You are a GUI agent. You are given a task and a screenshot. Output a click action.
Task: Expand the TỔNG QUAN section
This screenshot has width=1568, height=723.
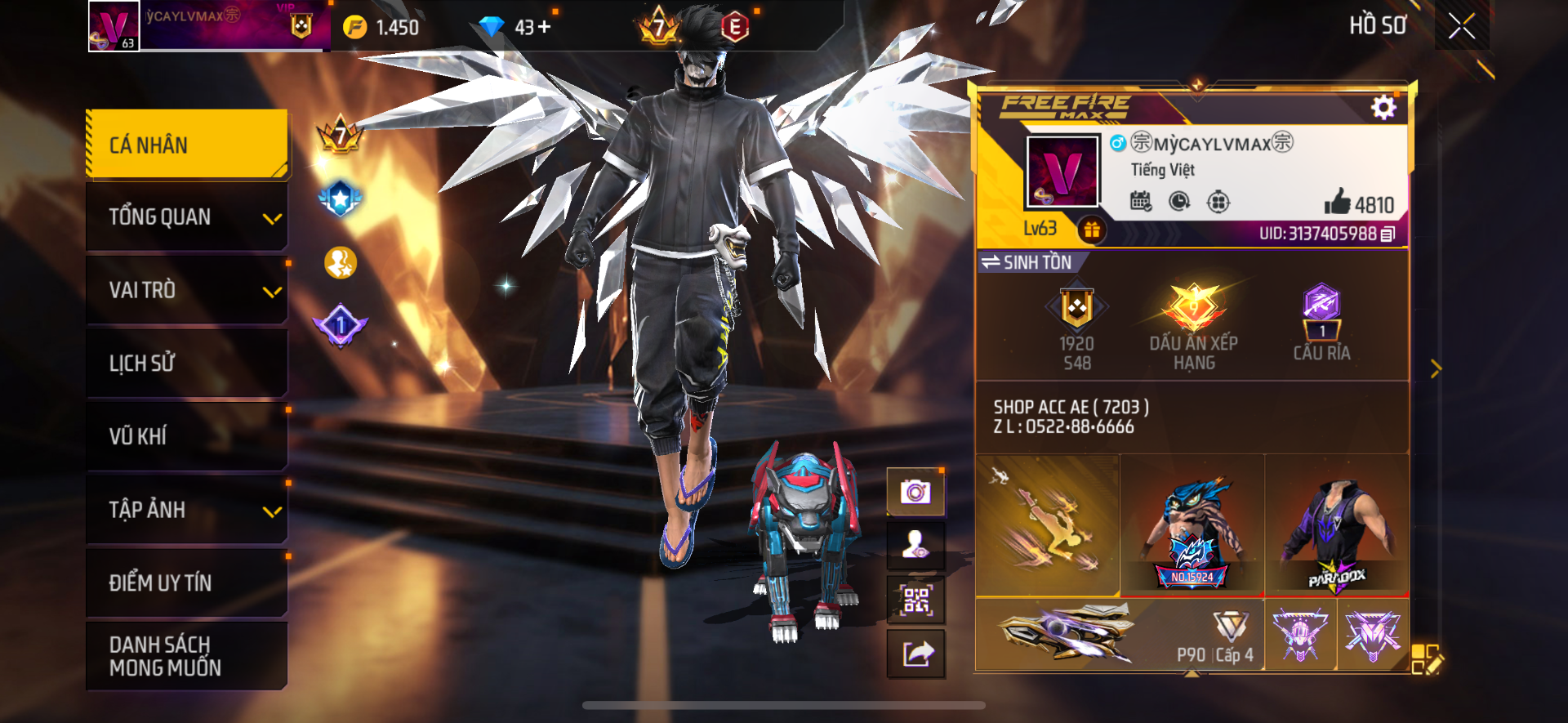coord(187,217)
